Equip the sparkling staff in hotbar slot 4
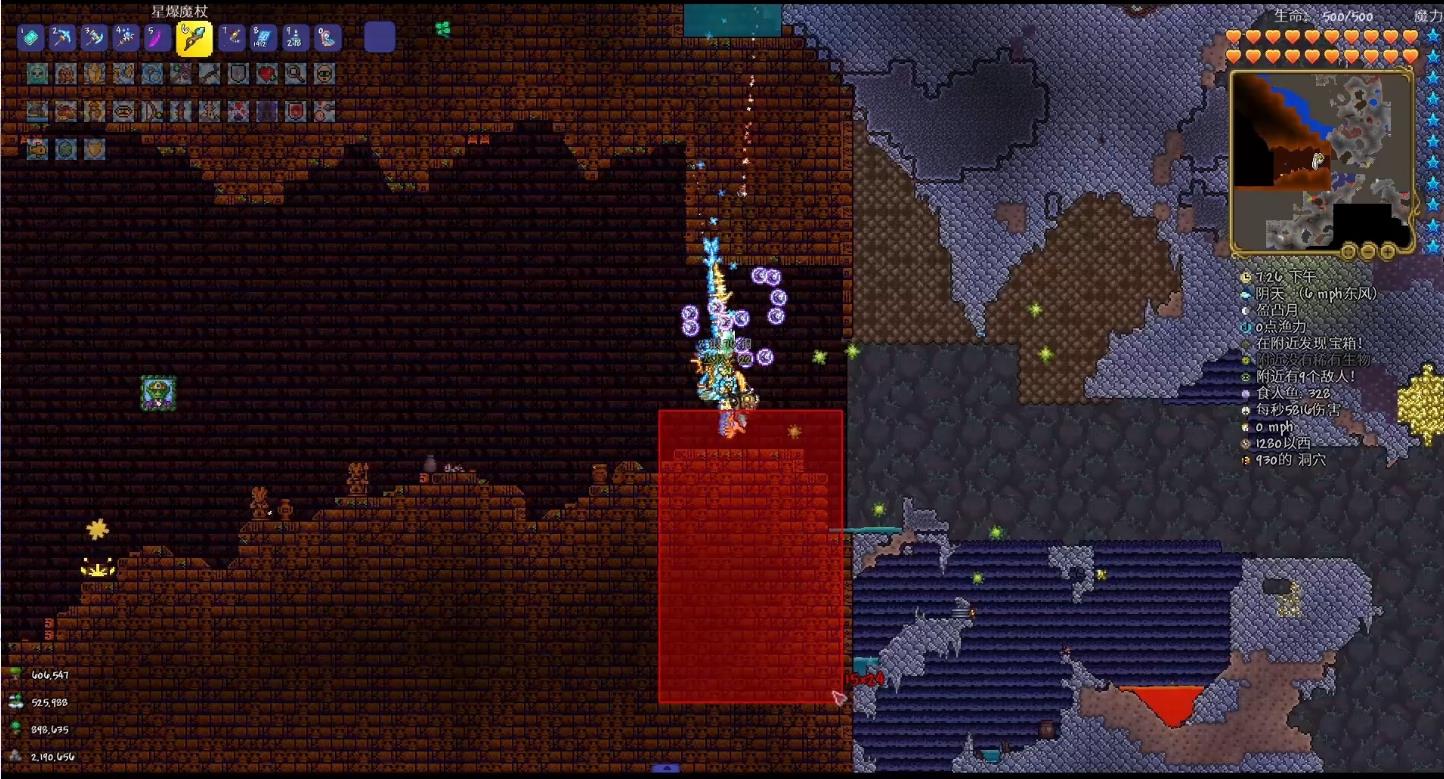This screenshot has height=779, width=1444. coord(126,38)
